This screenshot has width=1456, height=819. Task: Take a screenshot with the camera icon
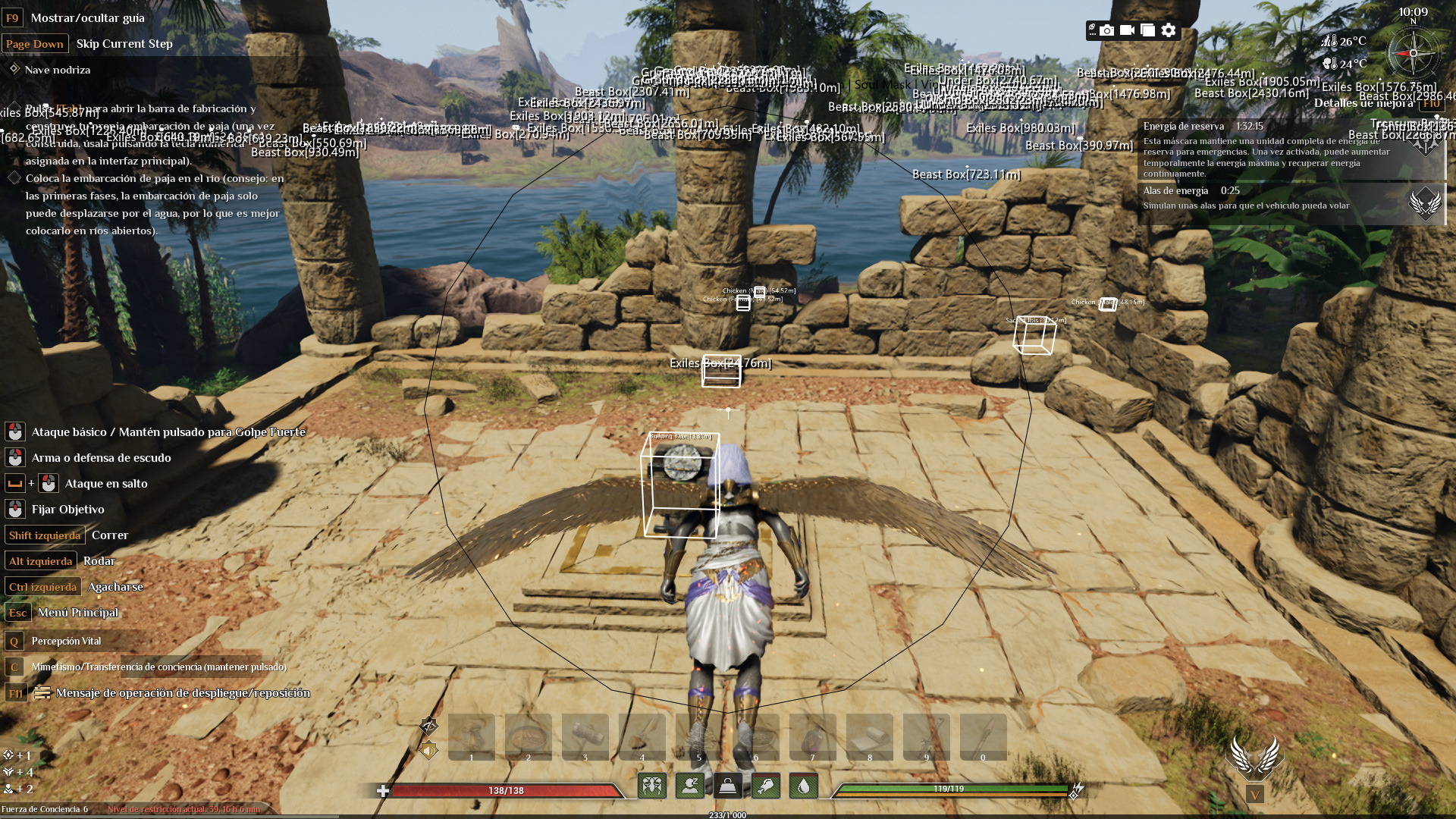[1107, 31]
